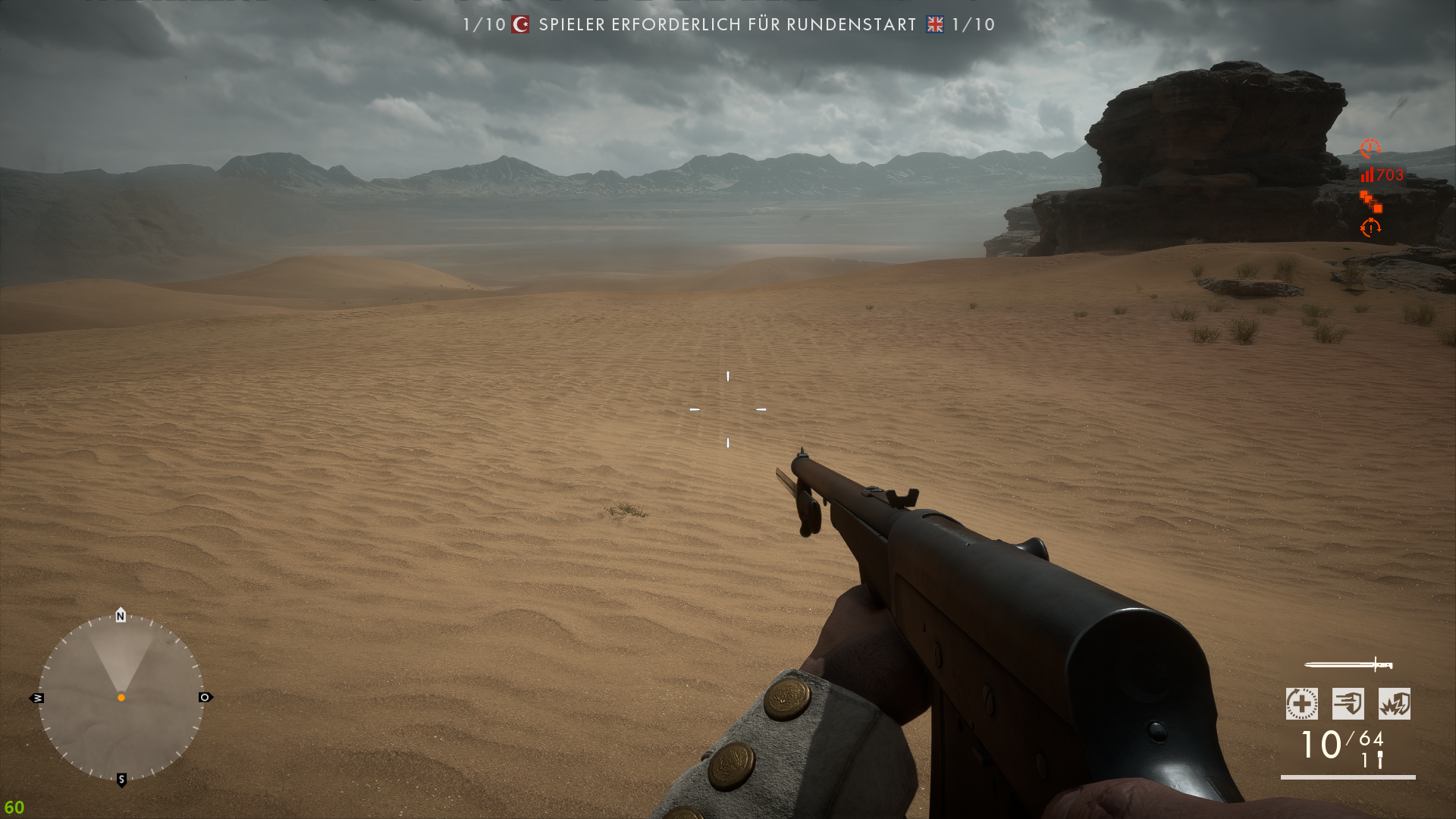Click the orange latency clock icon
The width and height of the screenshot is (1456, 819).
coord(1369,149)
